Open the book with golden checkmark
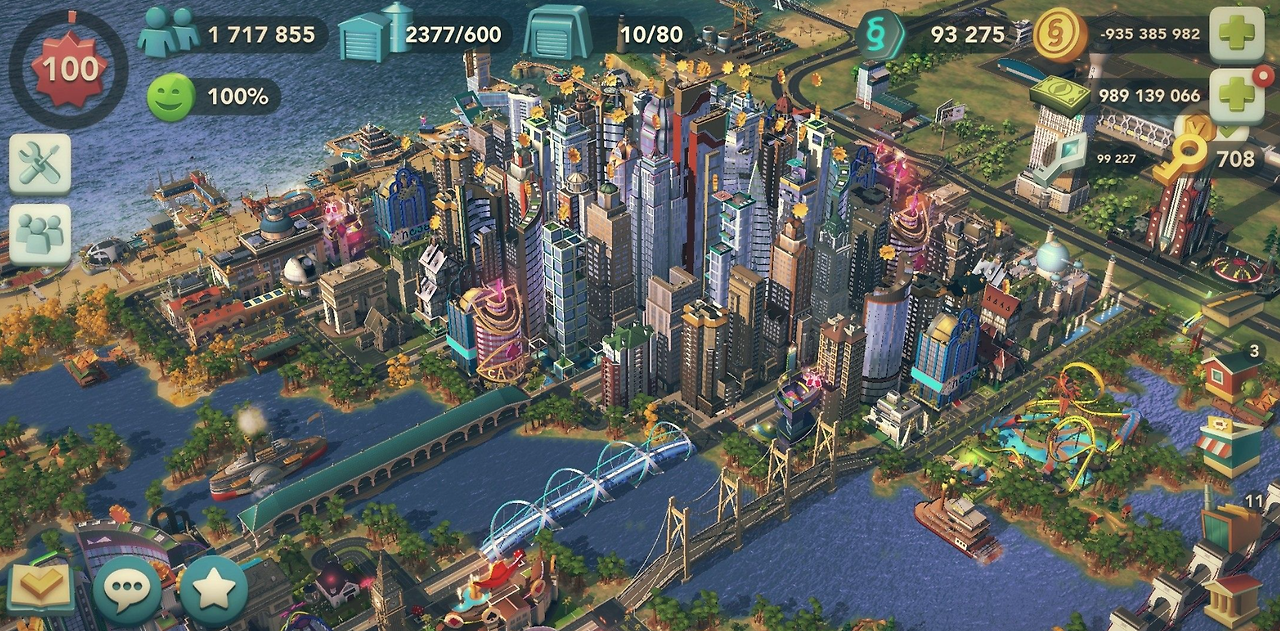The height and width of the screenshot is (631, 1280). [40, 587]
